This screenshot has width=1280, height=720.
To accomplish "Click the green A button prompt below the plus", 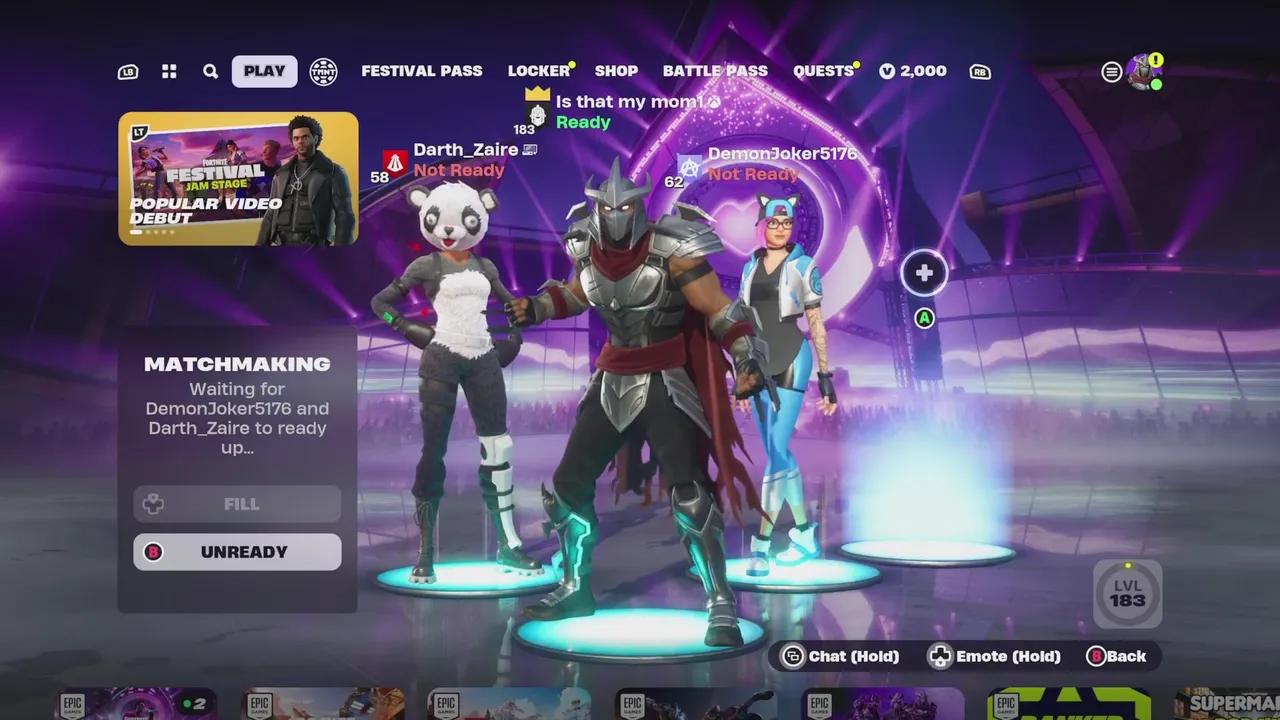I will point(922,318).
